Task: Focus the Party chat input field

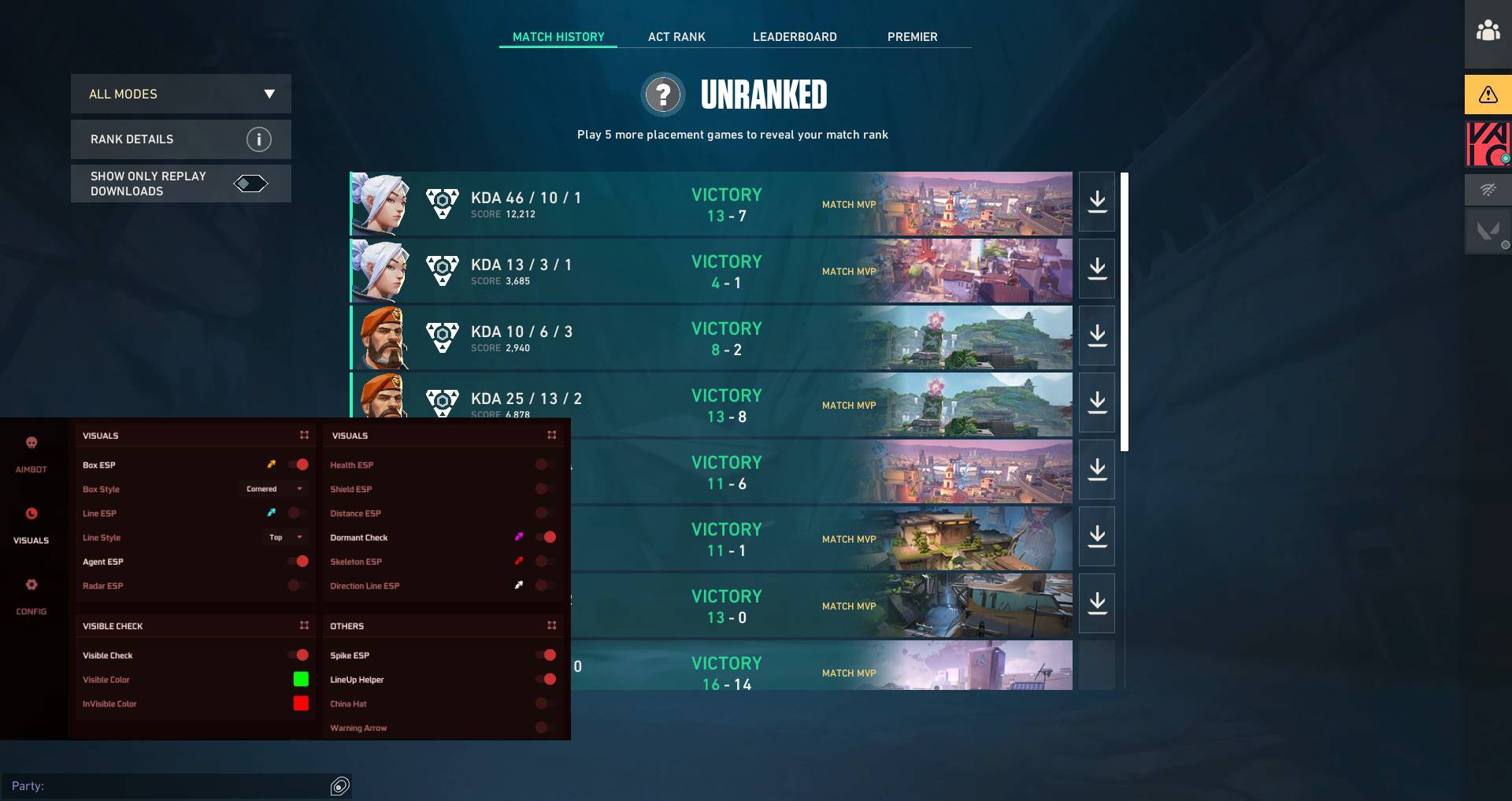Action: tap(169, 786)
